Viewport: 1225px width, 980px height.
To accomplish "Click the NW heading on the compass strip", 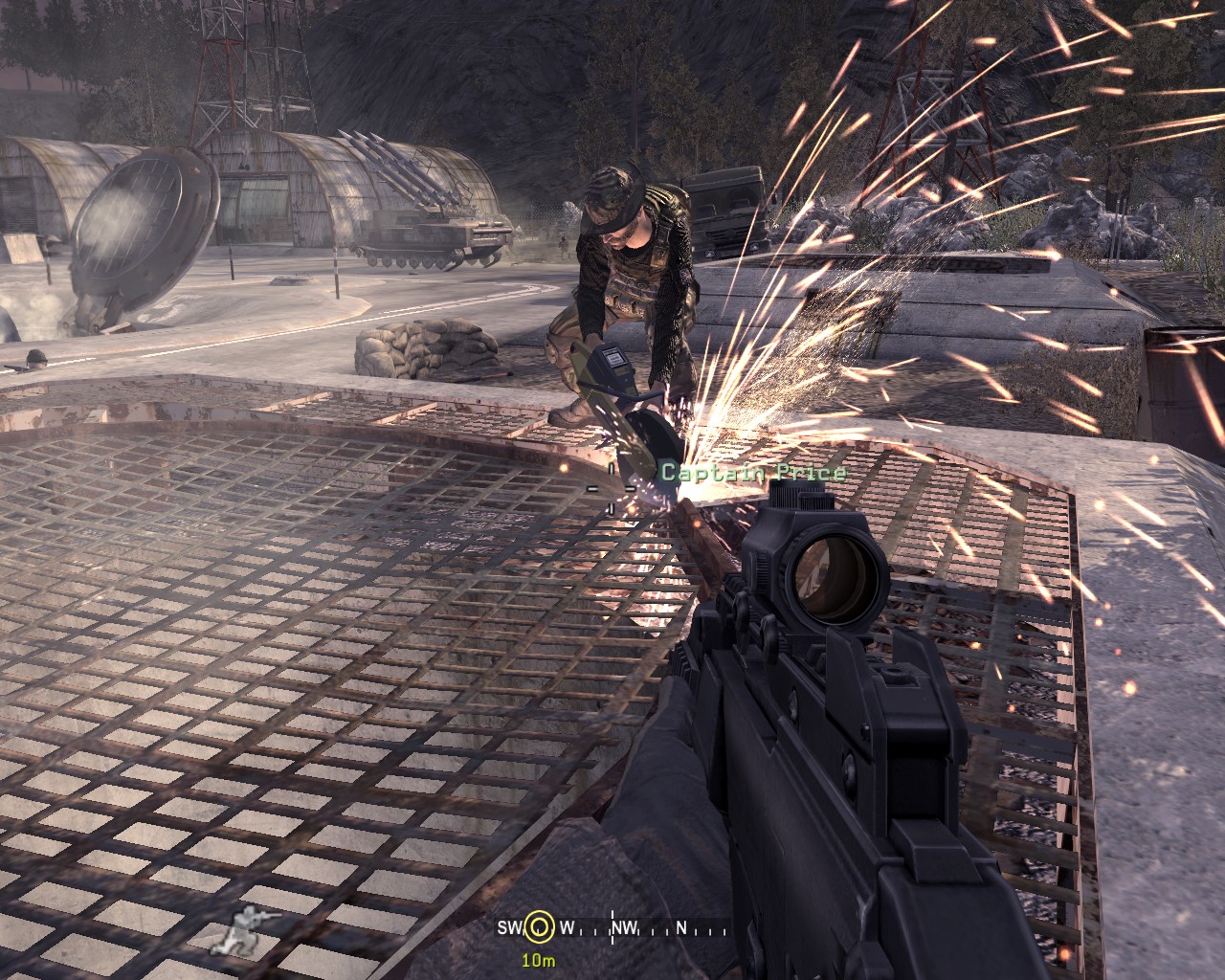I will pos(625,927).
